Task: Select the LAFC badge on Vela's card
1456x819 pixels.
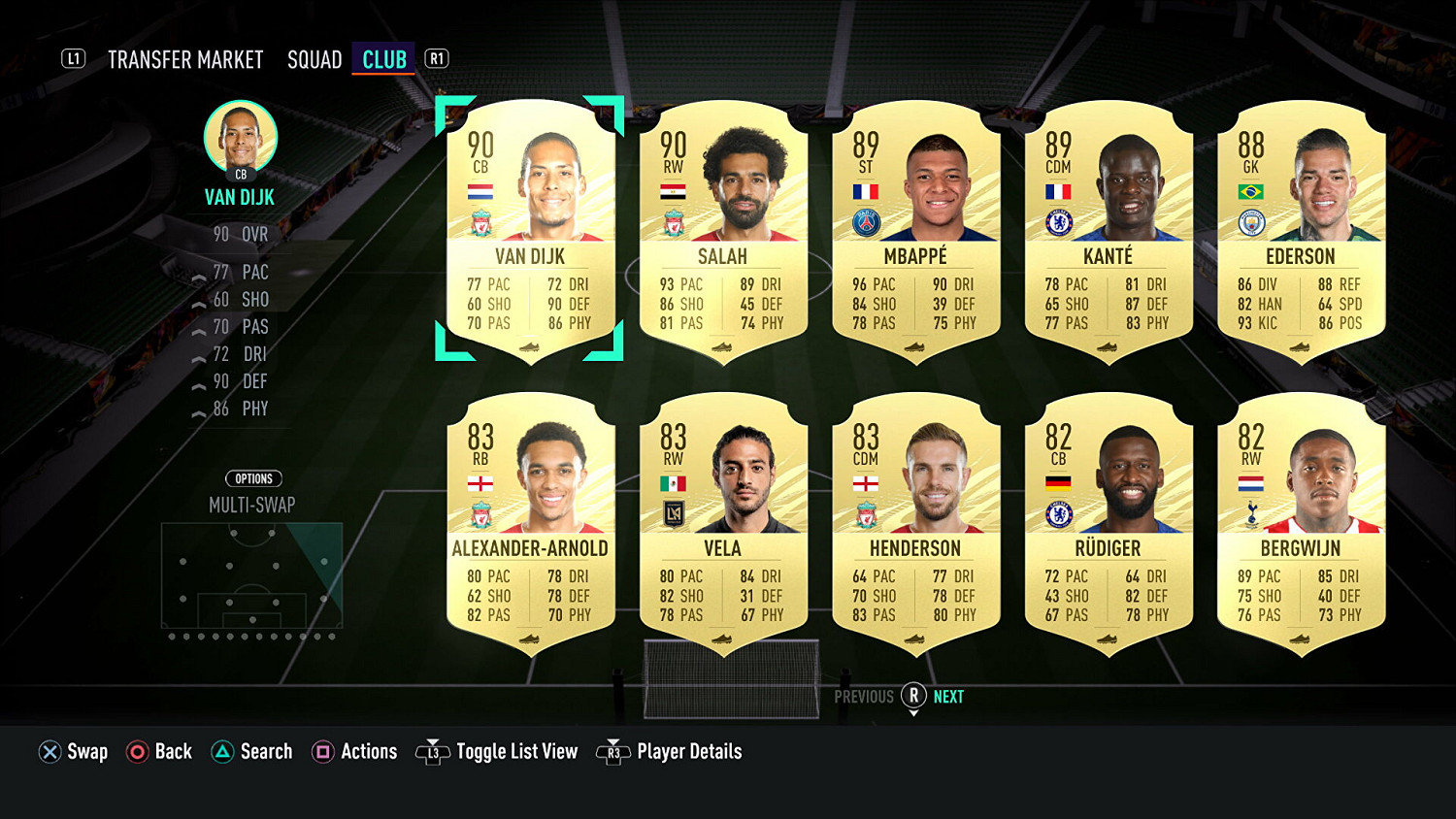Action: pos(676,514)
